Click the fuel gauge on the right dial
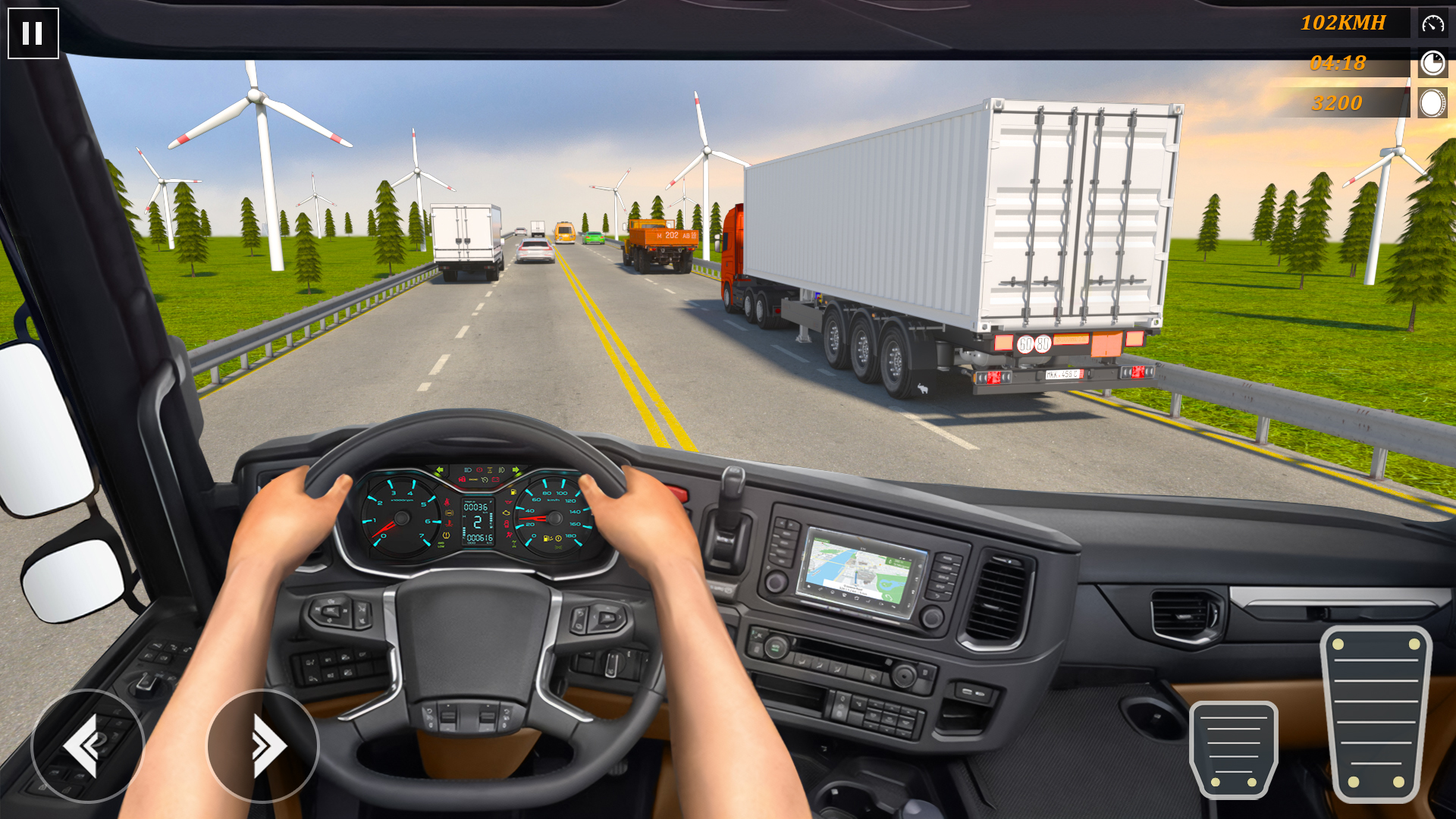1456x819 pixels. [548, 538]
